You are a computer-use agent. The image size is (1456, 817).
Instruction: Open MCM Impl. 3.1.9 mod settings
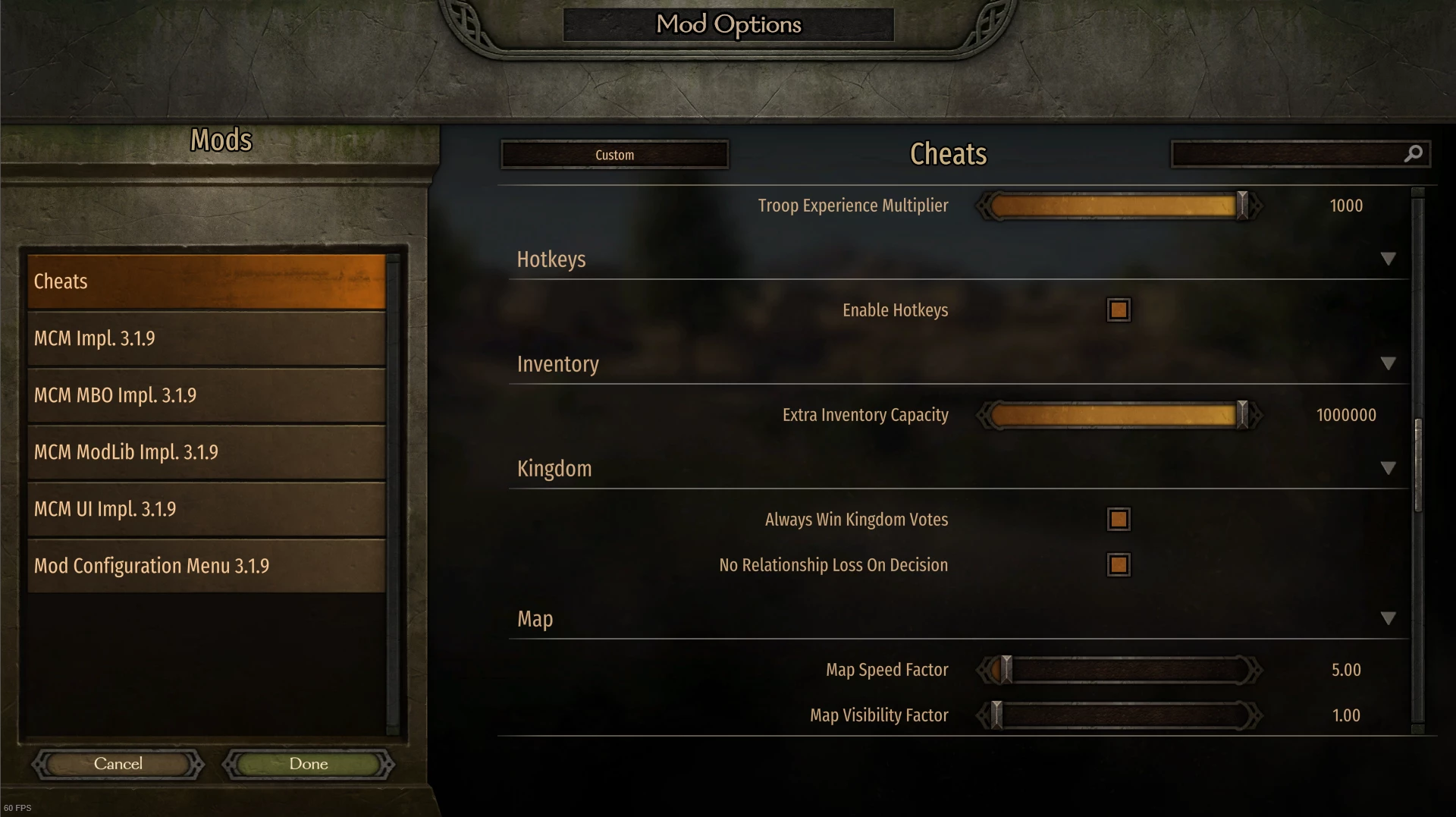point(206,338)
